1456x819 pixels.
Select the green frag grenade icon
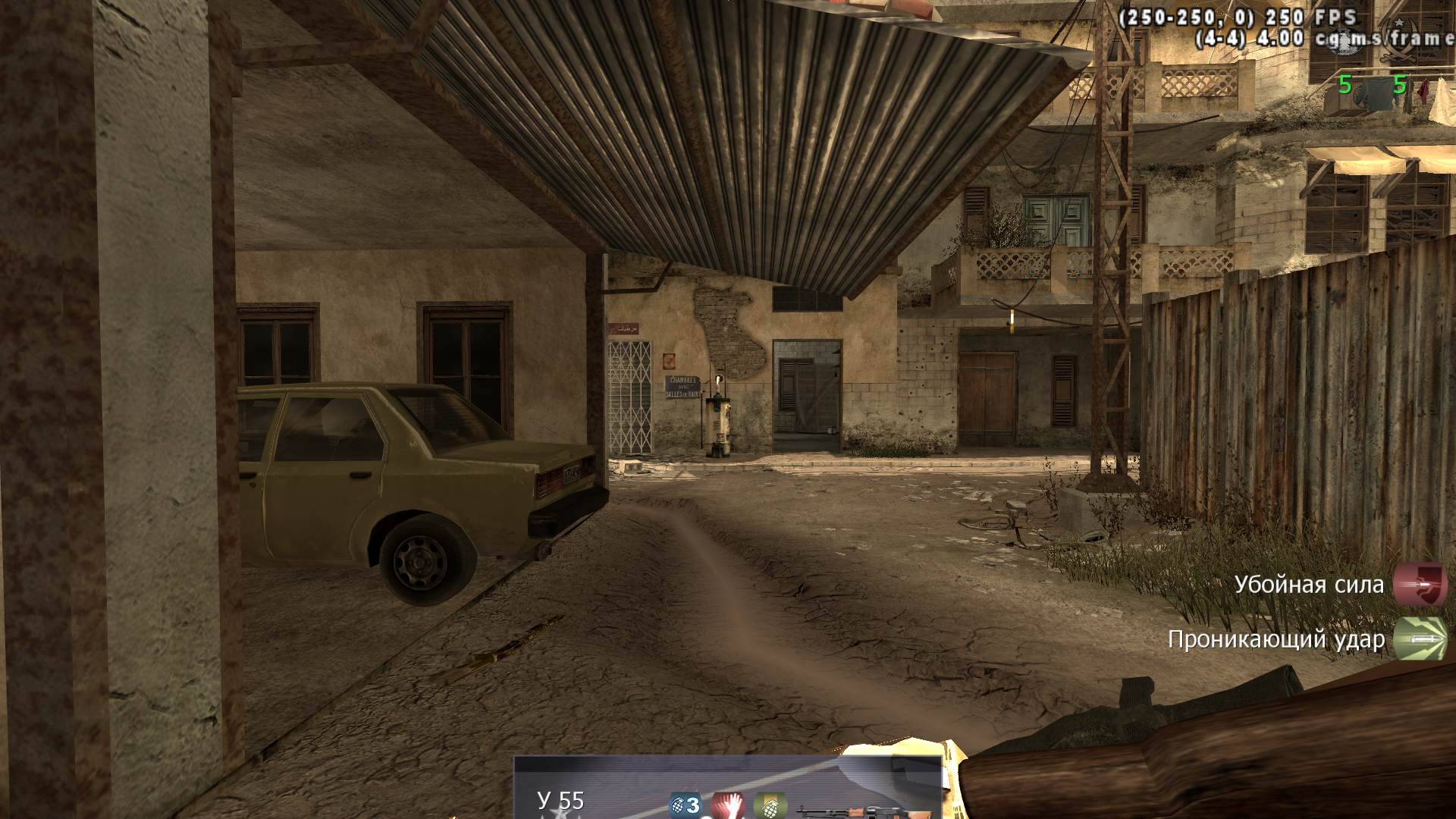tap(770, 805)
